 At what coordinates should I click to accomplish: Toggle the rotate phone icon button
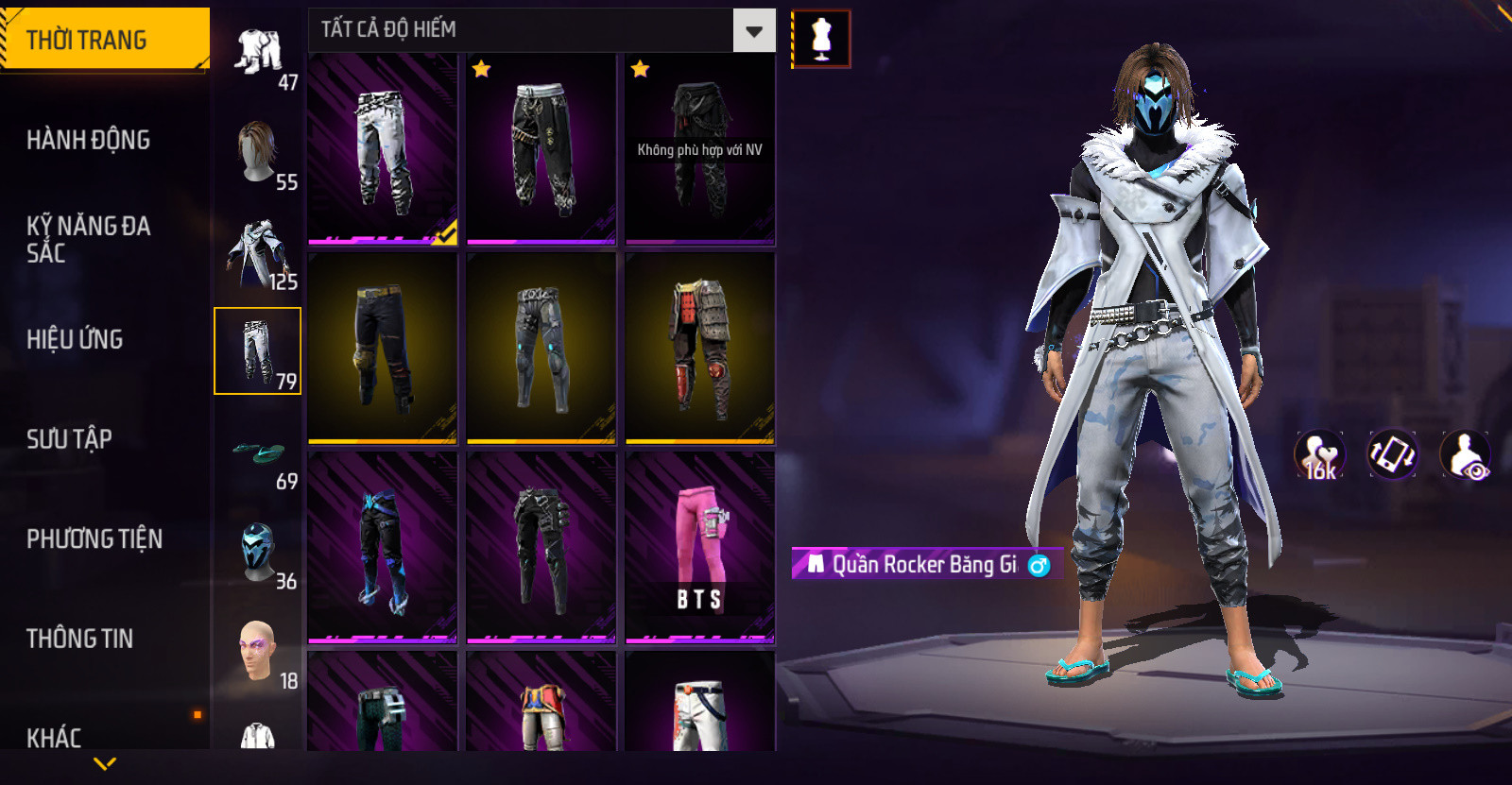[1393, 454]
